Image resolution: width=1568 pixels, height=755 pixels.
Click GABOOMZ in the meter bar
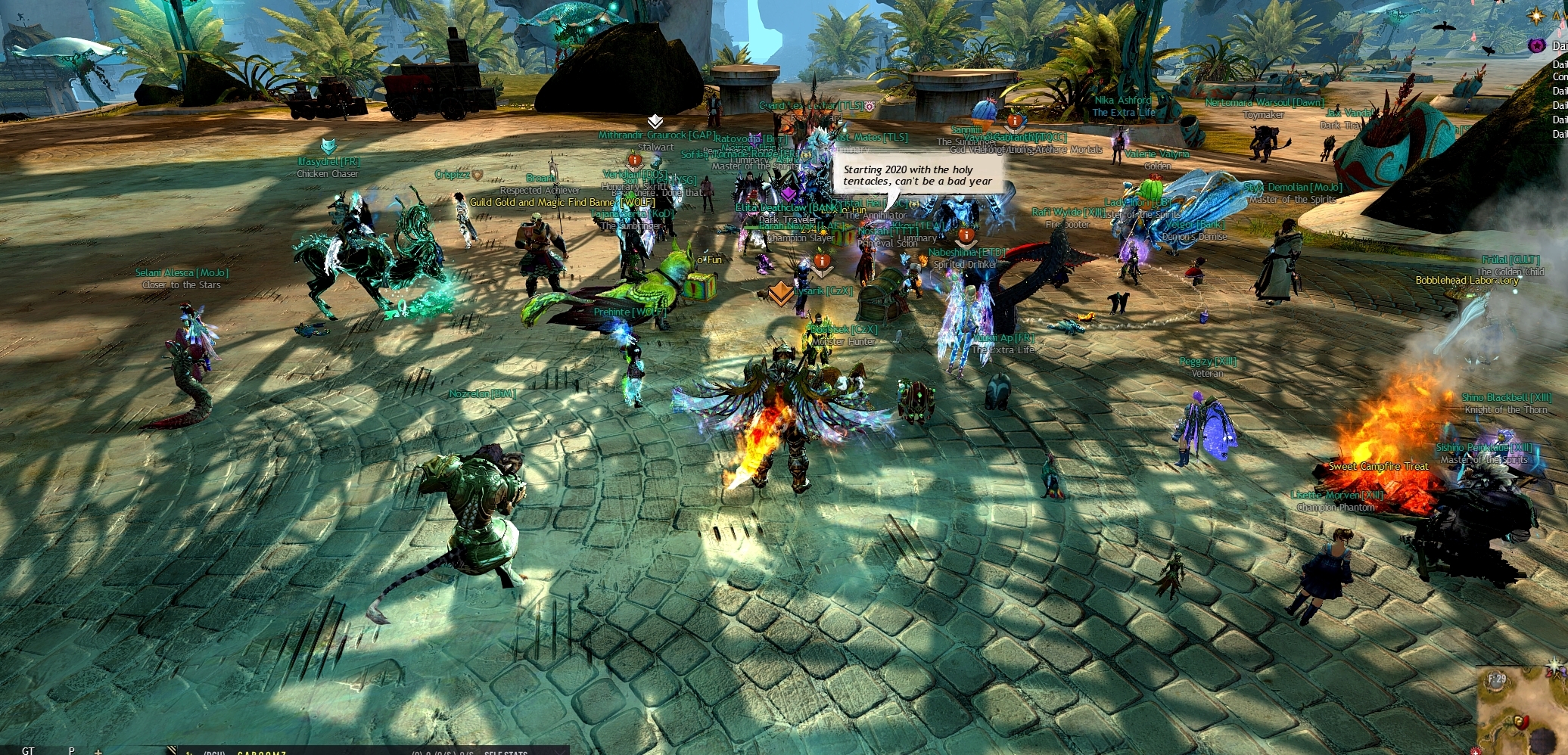(260, 752)
